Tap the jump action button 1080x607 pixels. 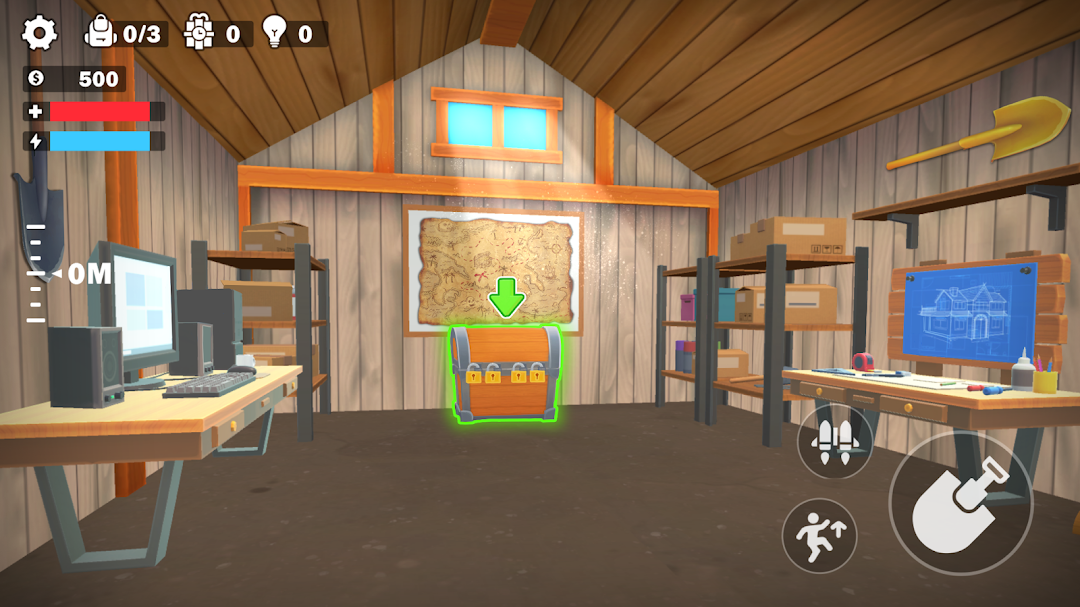point(819,536)
